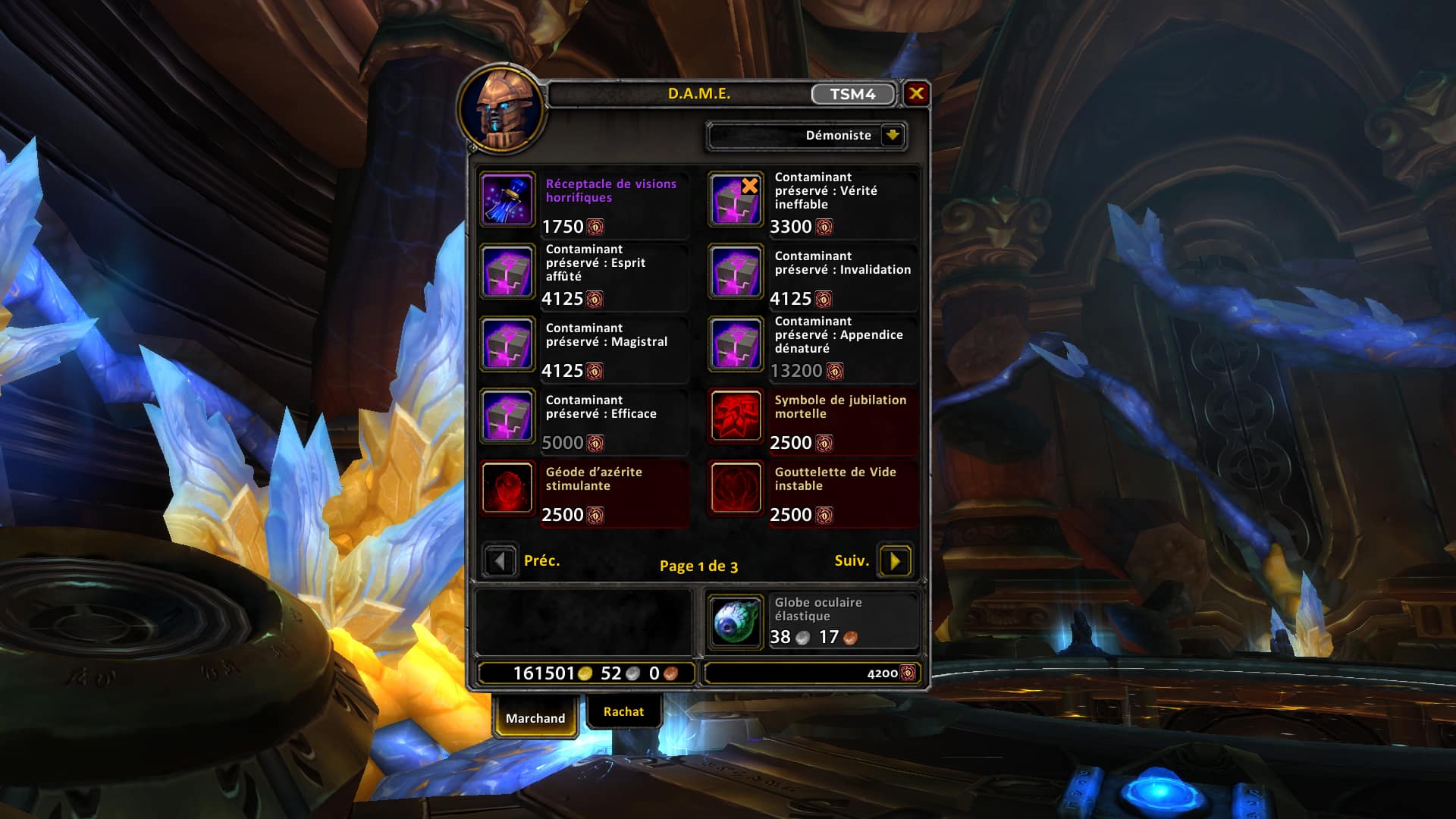Buy Réceptacle de visions horrifiques

click(x=507, y=199)
